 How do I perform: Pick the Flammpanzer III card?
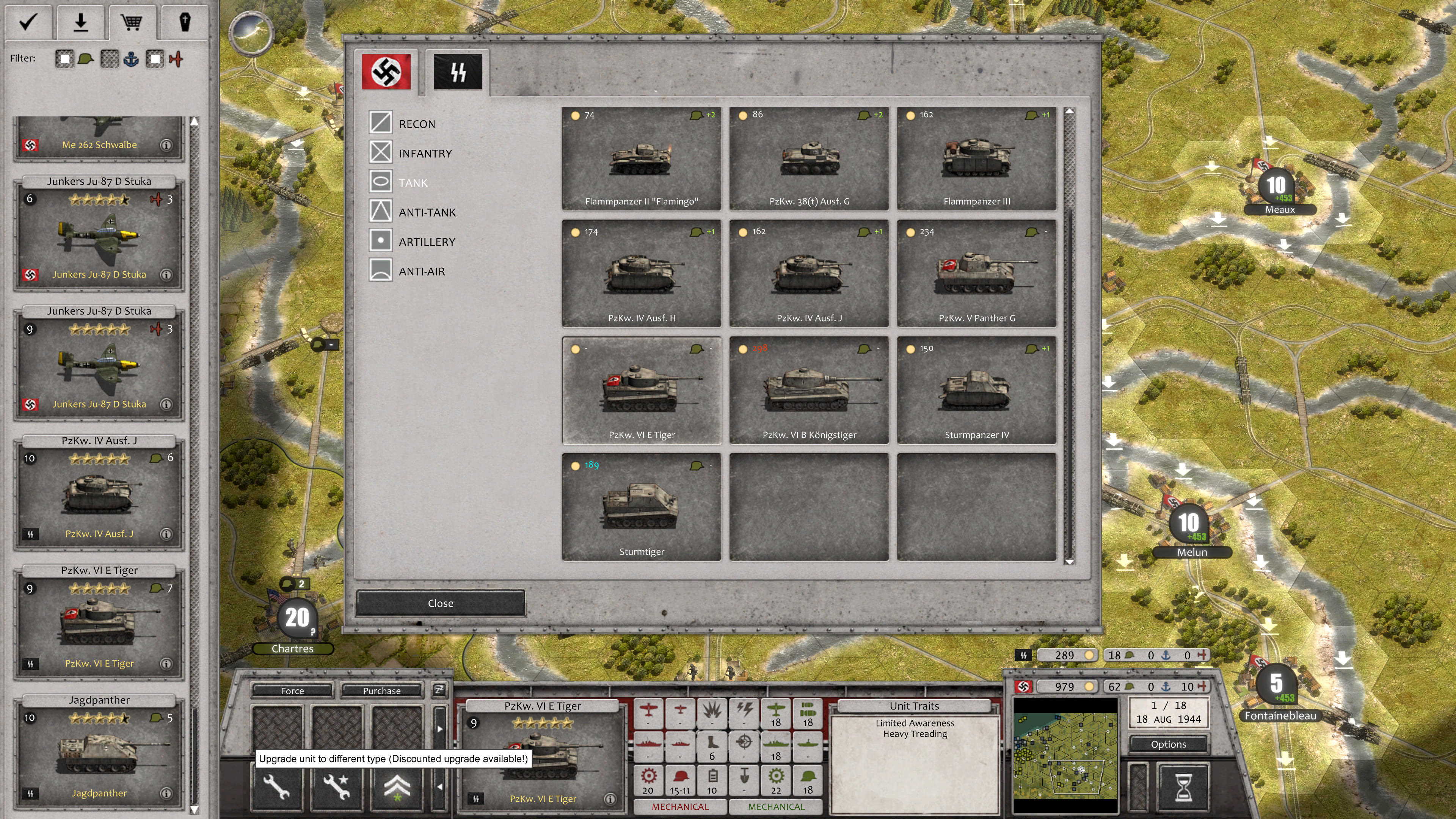point(976,158)
